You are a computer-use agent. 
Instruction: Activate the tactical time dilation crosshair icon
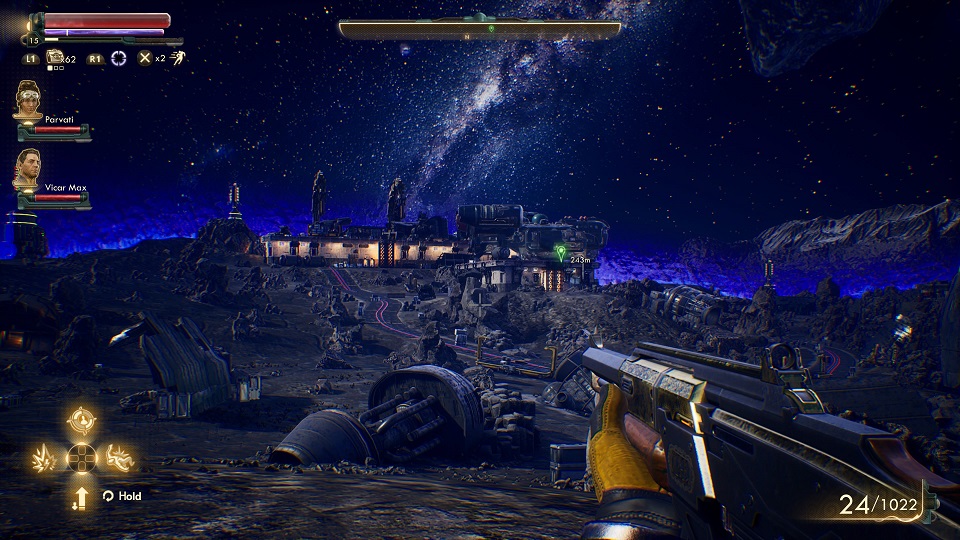(x=120, y=58)
